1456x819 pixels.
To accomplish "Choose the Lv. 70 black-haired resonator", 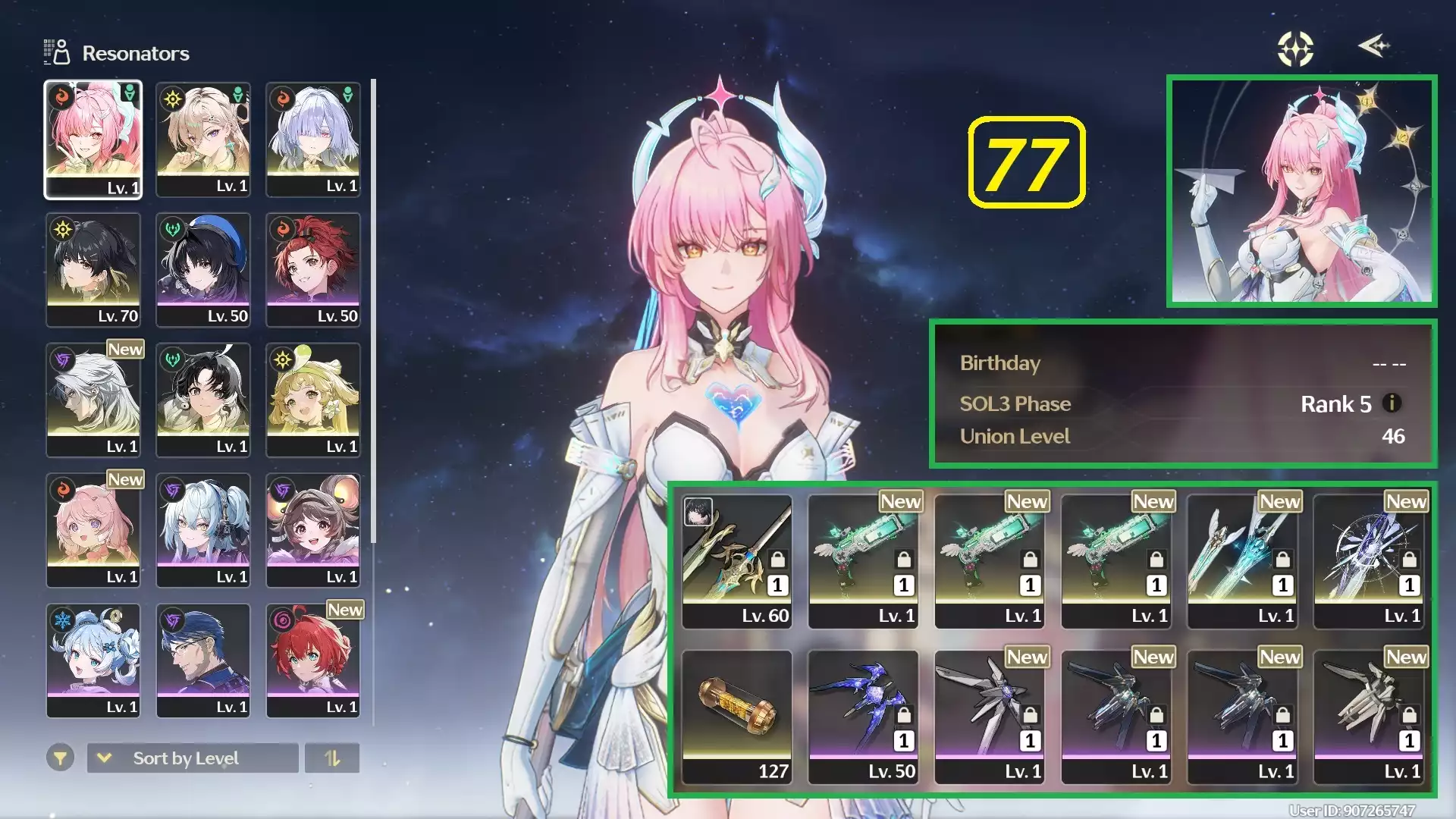I will [93, 270].
